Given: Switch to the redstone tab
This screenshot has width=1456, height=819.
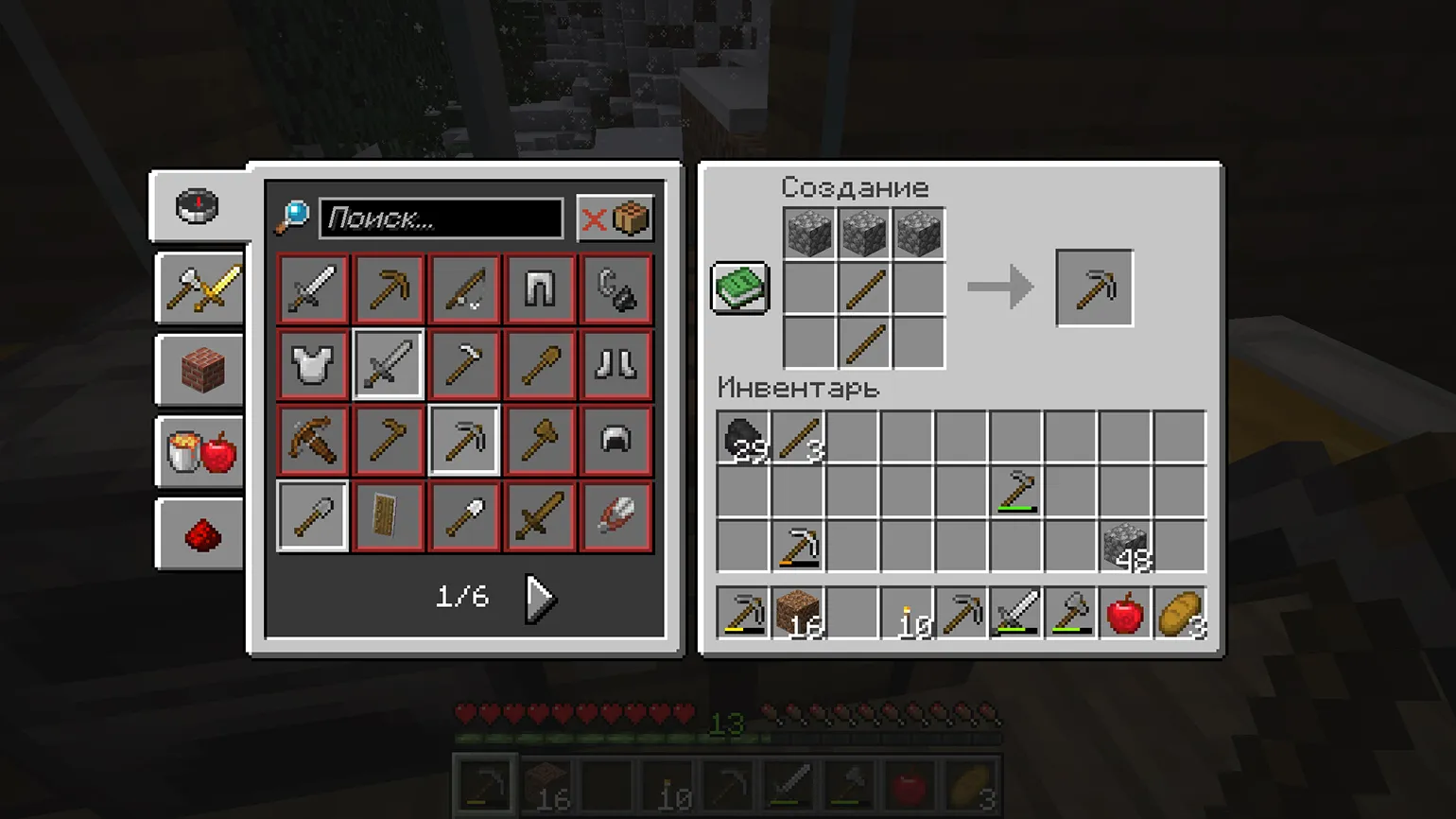Looking at the screenshot, I should 201,535.
